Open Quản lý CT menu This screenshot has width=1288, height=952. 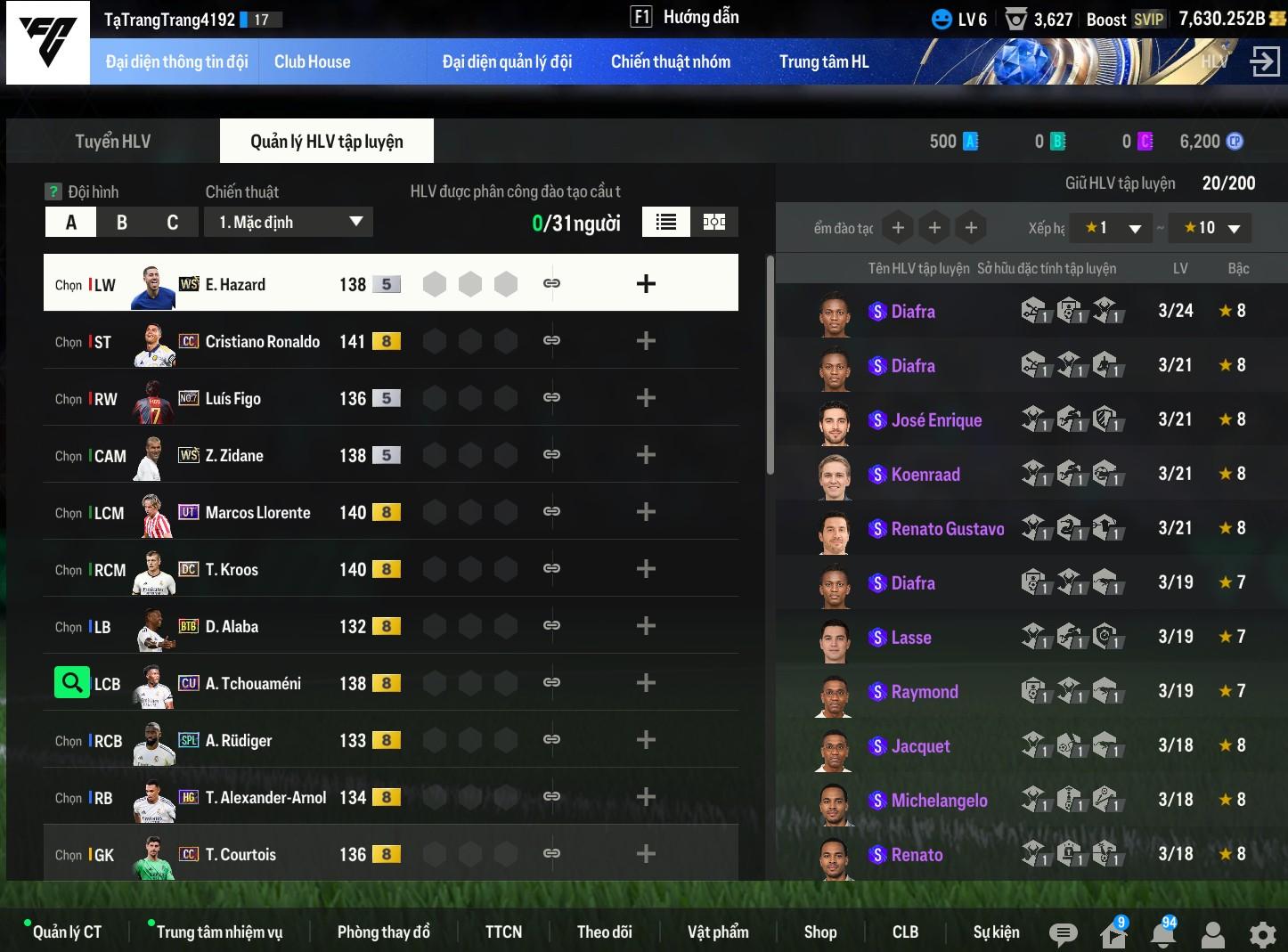click(x=67, y=932)
